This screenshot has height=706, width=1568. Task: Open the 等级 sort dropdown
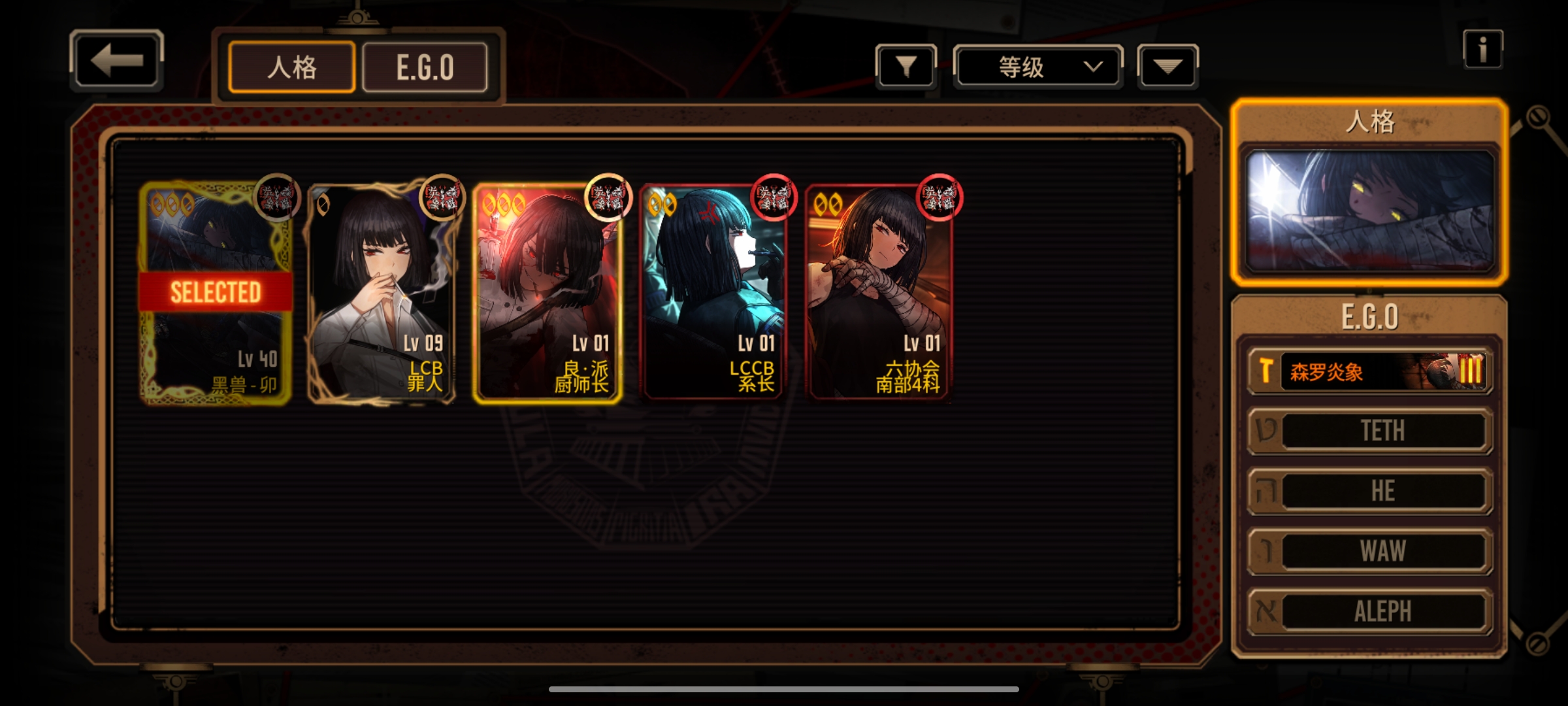(1037, 67)
